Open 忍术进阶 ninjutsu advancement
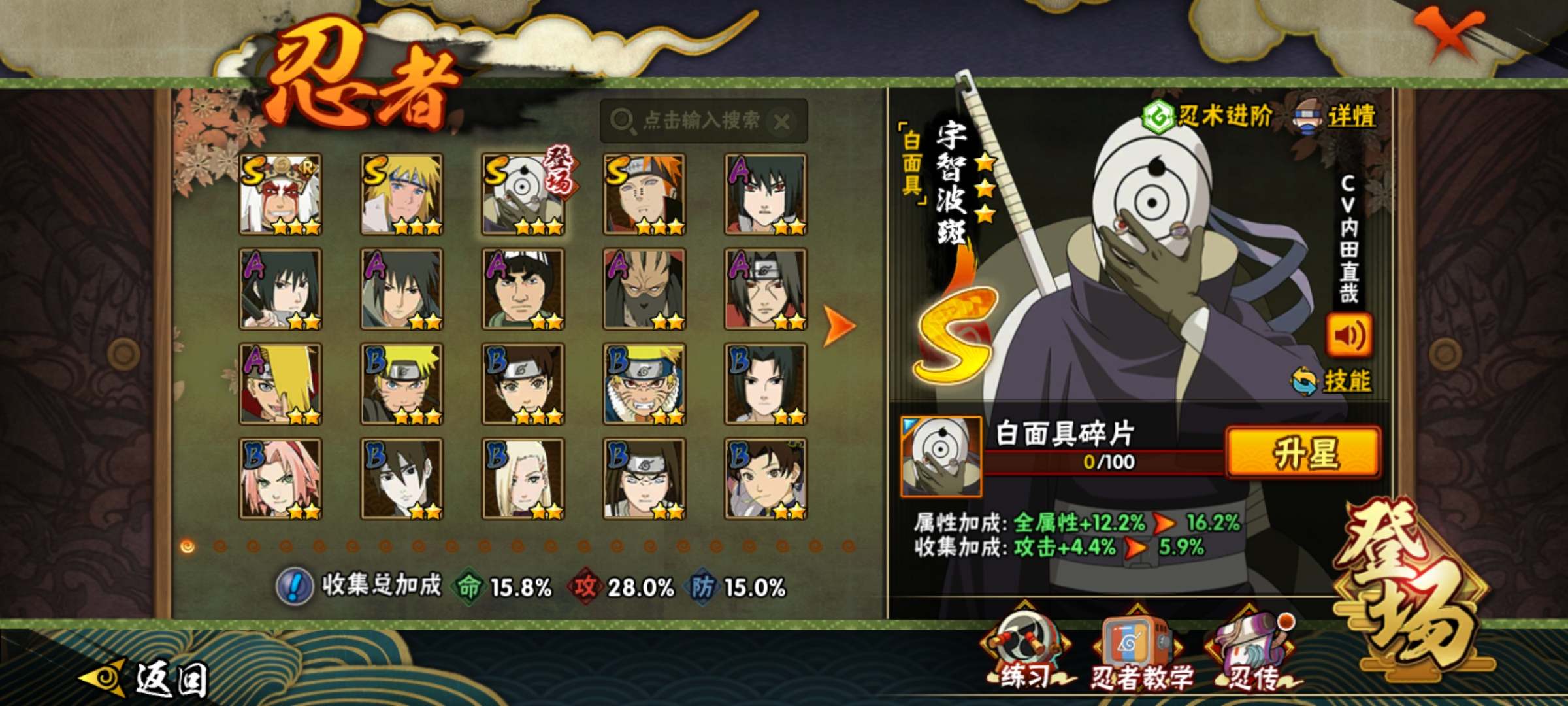The image size is (1568, 706). (x=1209, y=116)
